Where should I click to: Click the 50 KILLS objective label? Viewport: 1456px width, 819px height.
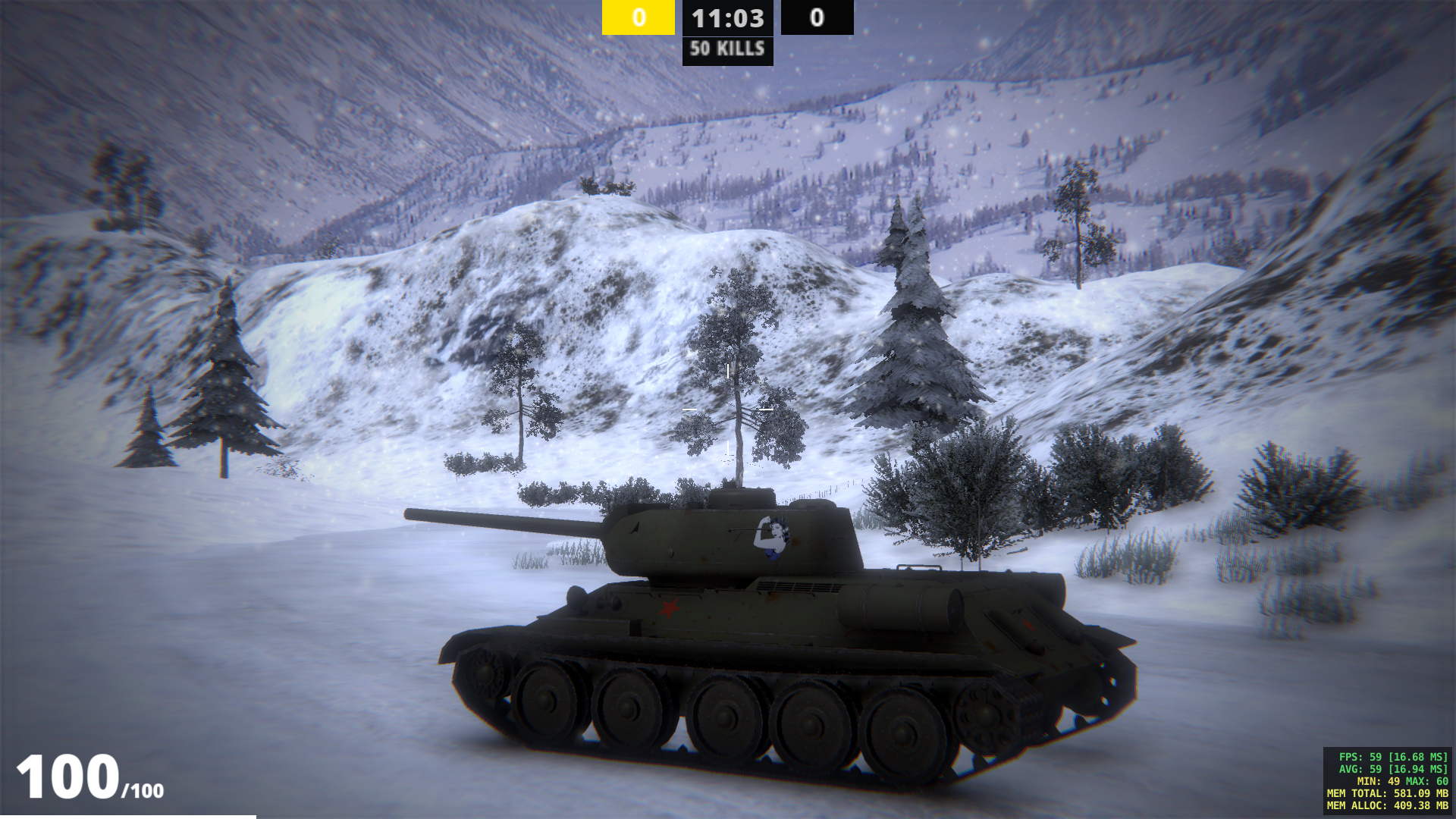726,50
